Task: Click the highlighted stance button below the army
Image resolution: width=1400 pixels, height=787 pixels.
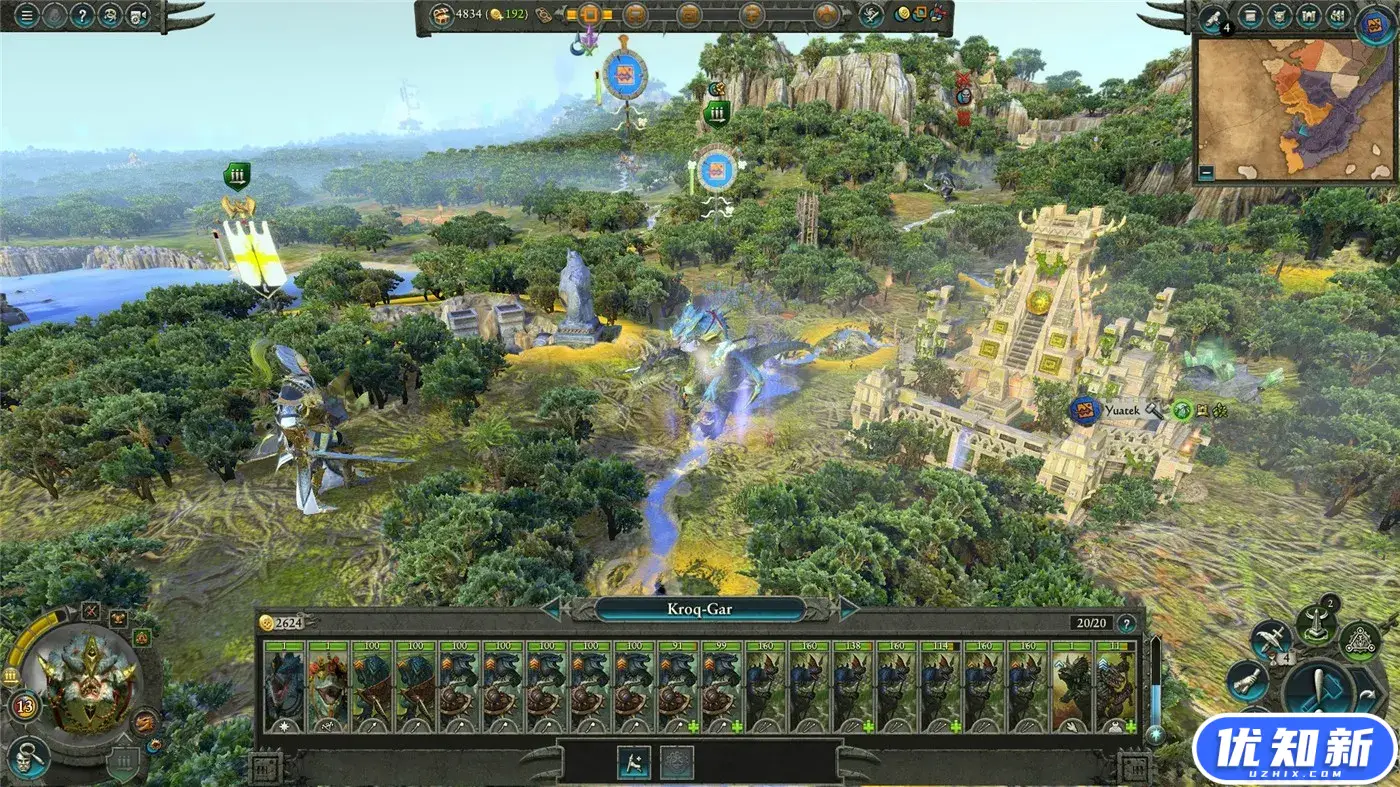Action: coord(634,762)
